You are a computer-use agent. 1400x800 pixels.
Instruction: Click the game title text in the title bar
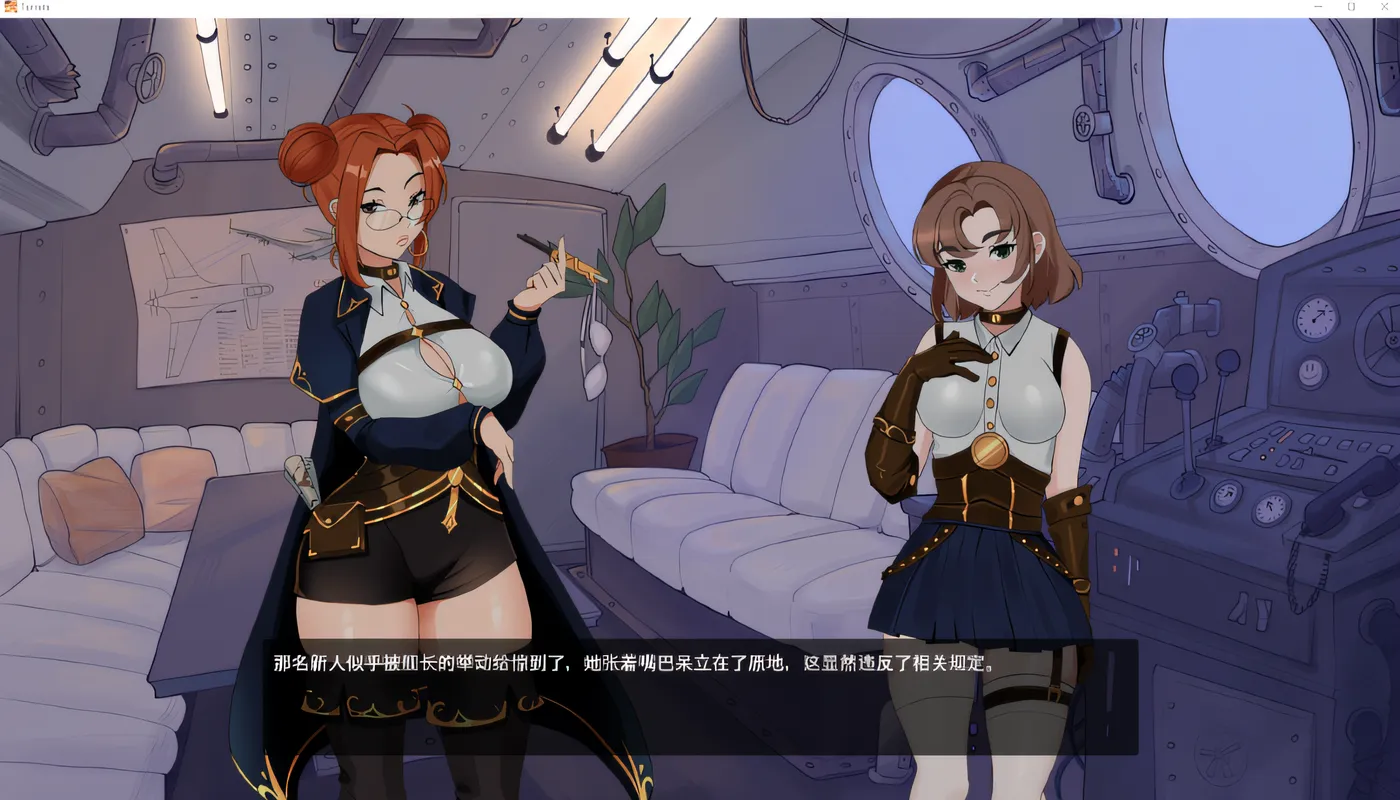point(33,6)
